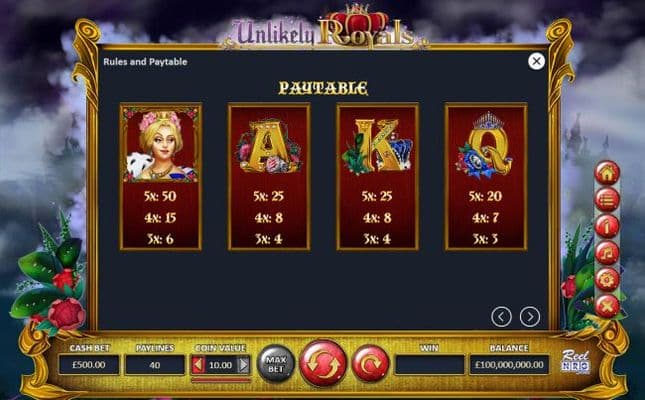Select the queen lady symbol card
Screen dimensions: 645x400
160,176
